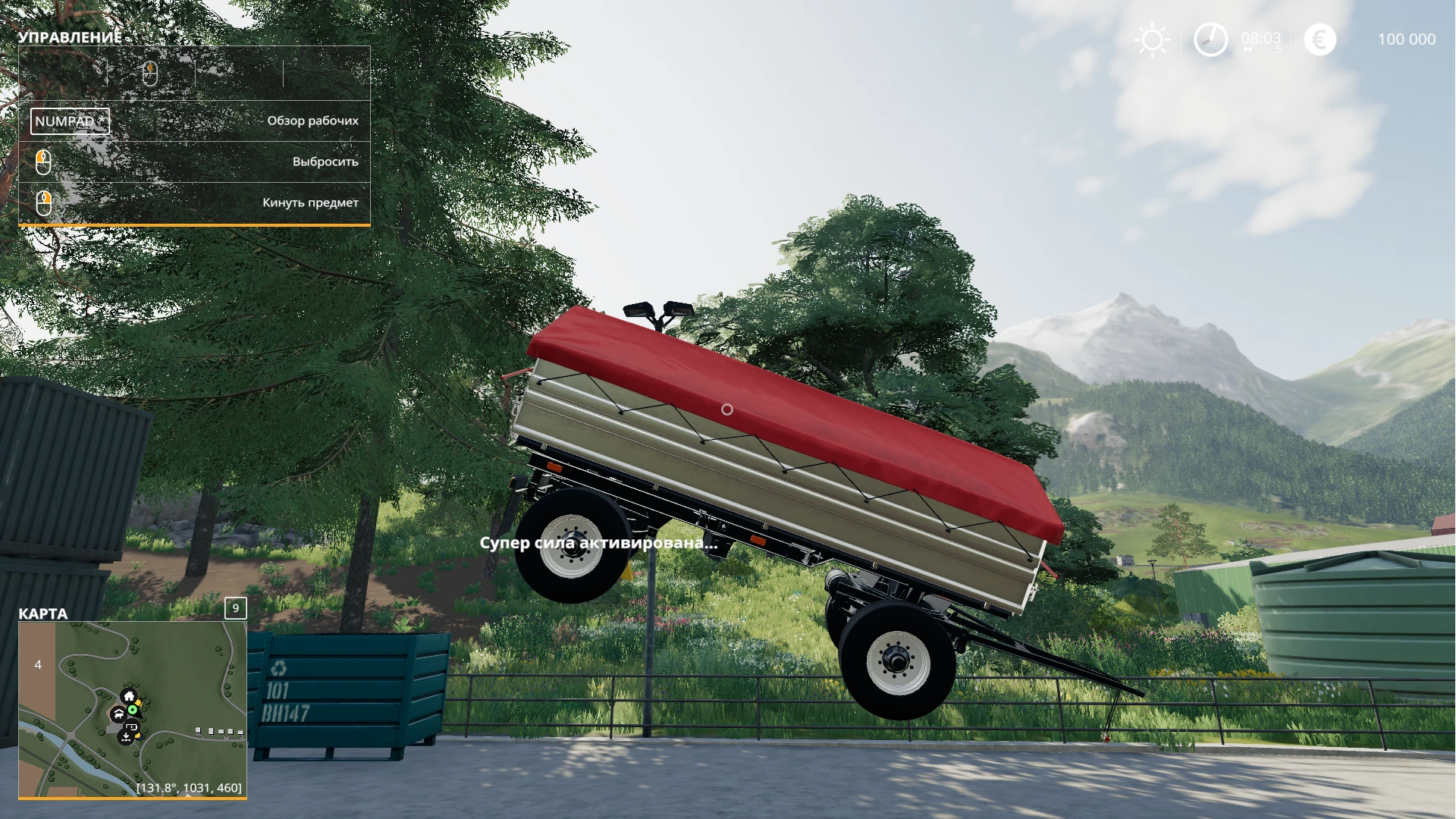Click the clock icon next to 08:03
The image size is (1456, 819).
point(1210,39)
